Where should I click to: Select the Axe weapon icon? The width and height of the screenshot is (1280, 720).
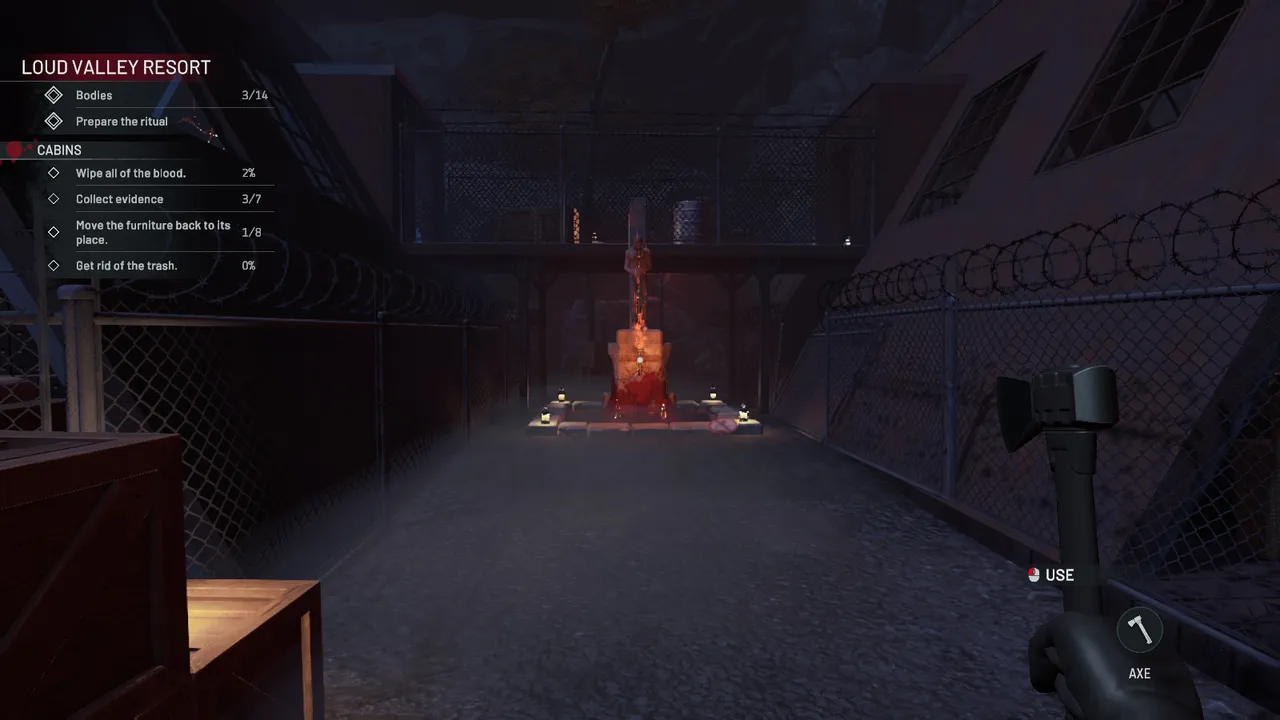1138,628
